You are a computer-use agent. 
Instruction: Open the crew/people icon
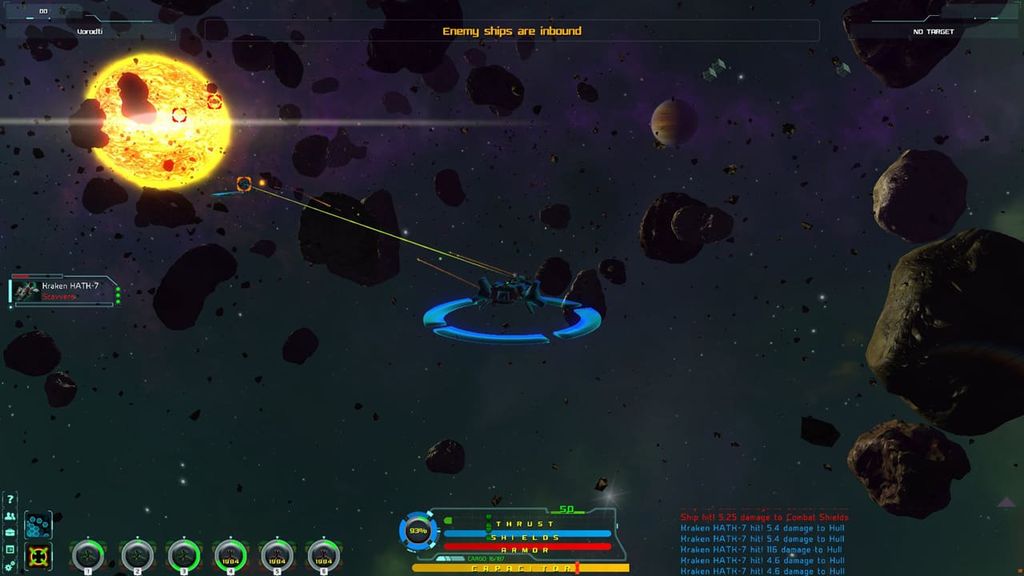pyautogui.click(x=10, y=516)
